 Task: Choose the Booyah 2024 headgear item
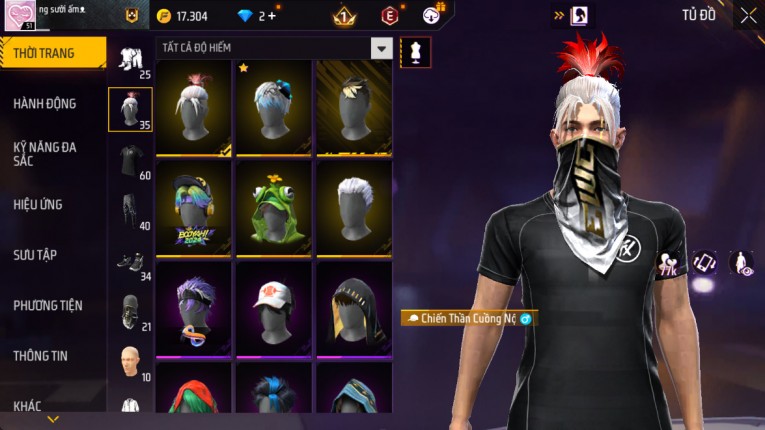click(194, 207)
